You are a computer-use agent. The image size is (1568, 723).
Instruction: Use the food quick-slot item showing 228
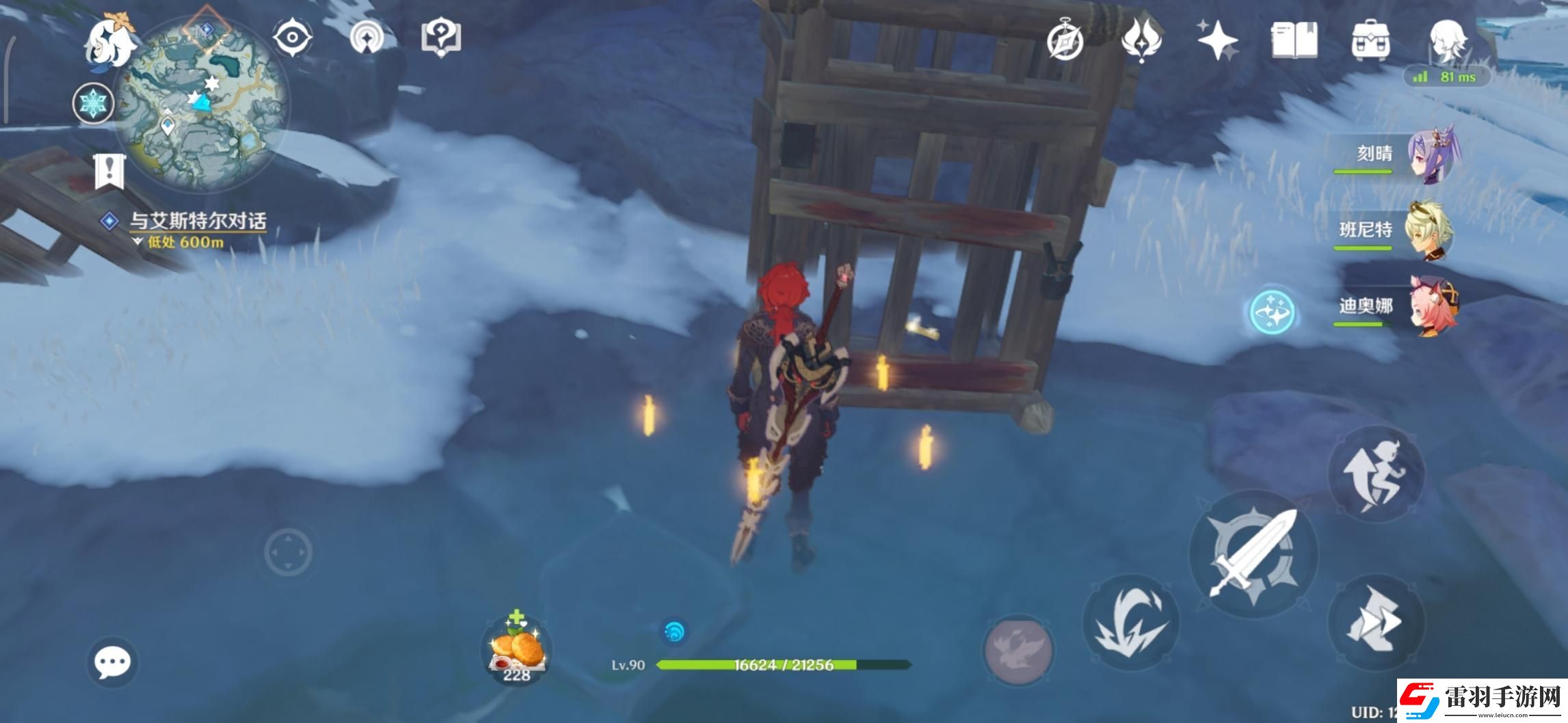[x=516, y=649]
